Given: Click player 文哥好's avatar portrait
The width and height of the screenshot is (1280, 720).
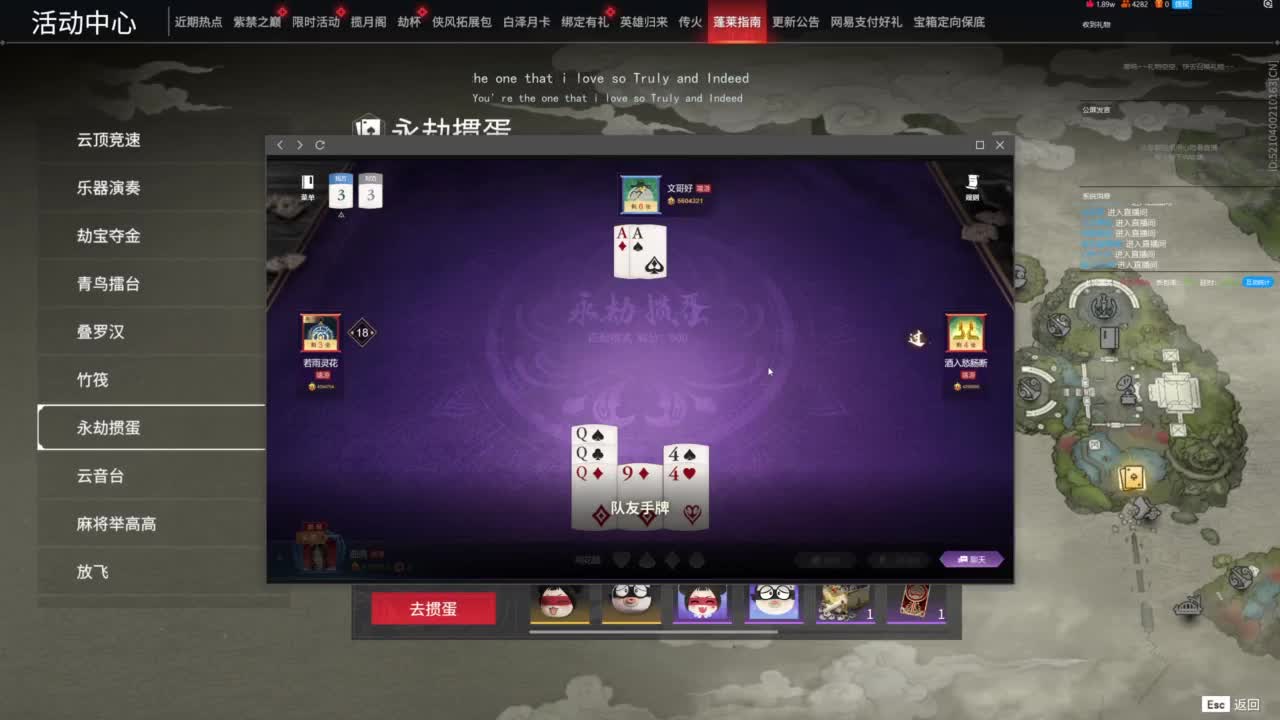Looking at the screenshot, I should (x=640, y=192).
